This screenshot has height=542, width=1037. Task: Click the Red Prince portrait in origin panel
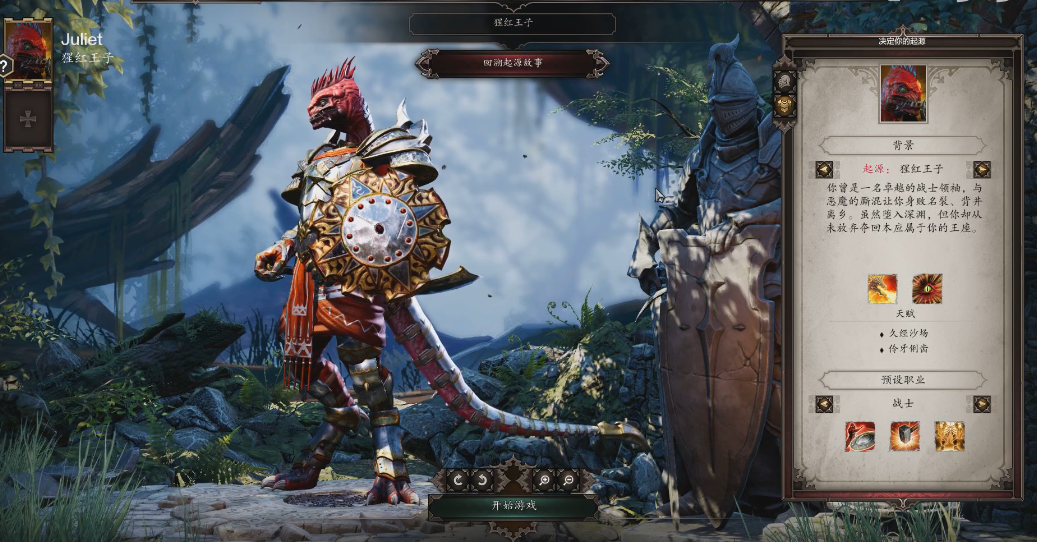point(903,94)
